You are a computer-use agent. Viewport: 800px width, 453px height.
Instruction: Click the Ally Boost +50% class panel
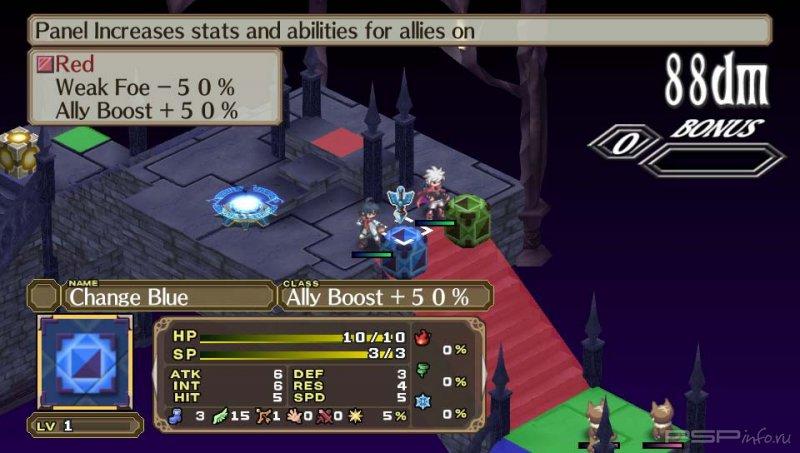(385, 296)
